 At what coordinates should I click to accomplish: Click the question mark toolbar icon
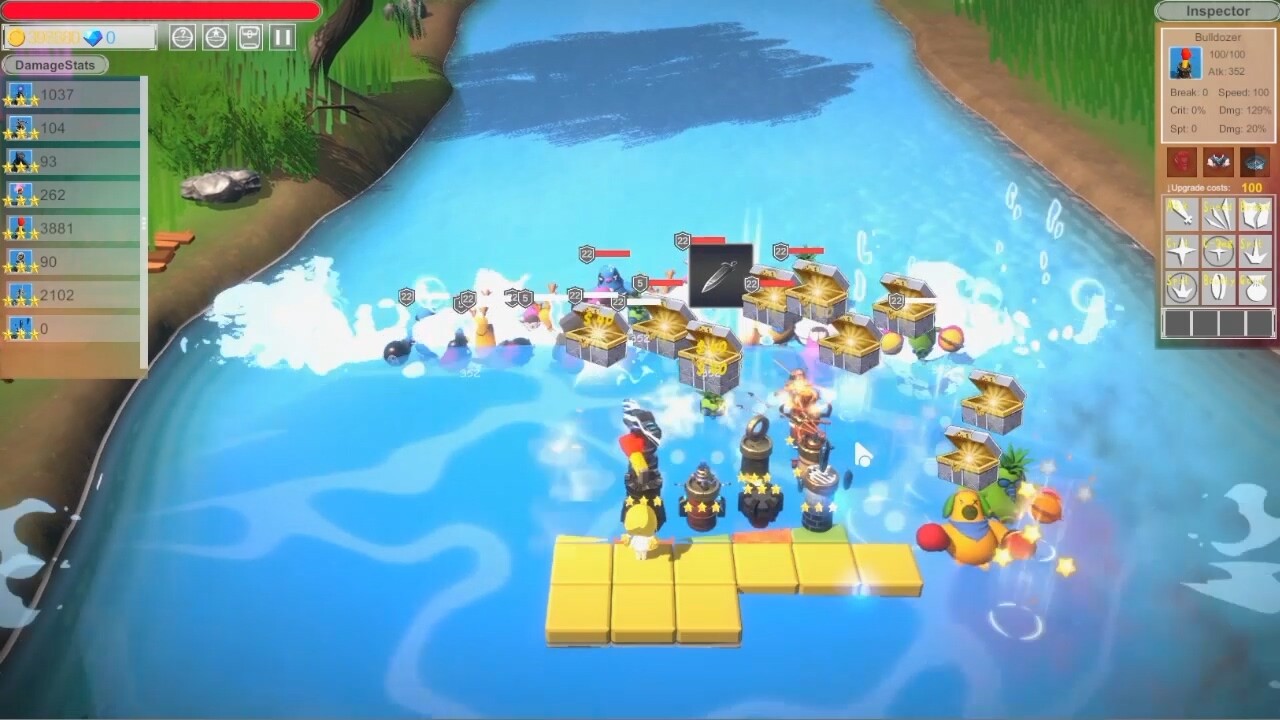(183, 36)
